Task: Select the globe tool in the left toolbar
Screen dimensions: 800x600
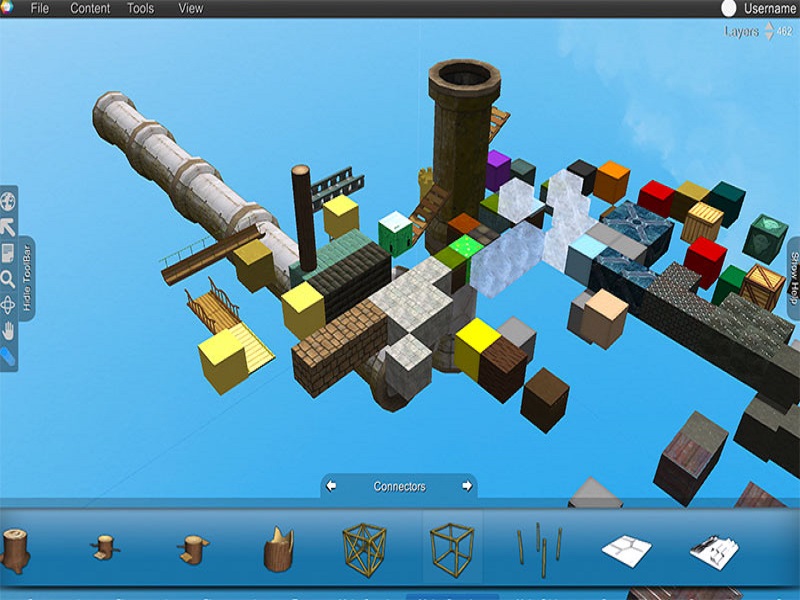Action: point(7,201)
